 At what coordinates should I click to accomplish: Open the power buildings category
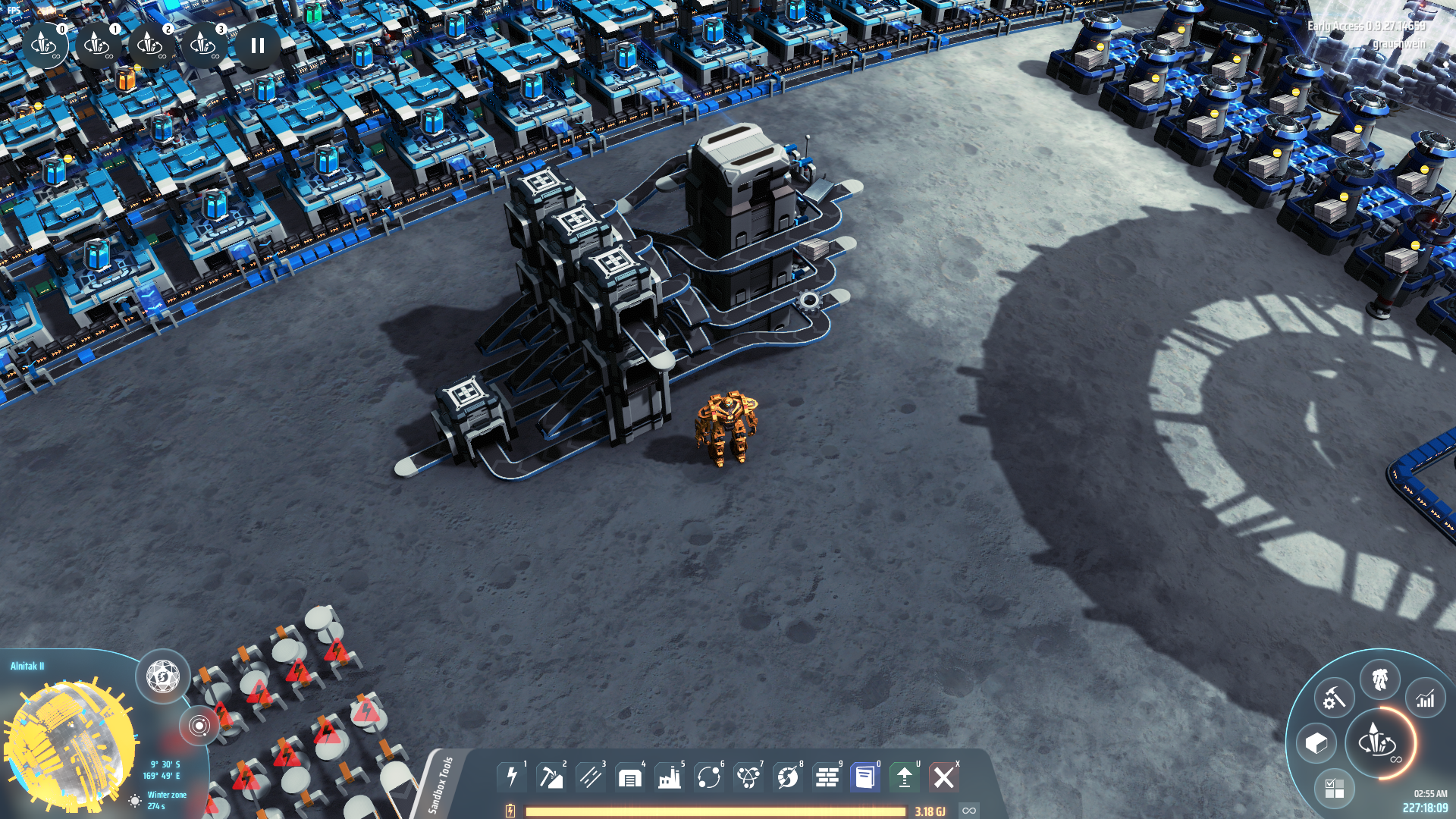click(x=512, y=777)
